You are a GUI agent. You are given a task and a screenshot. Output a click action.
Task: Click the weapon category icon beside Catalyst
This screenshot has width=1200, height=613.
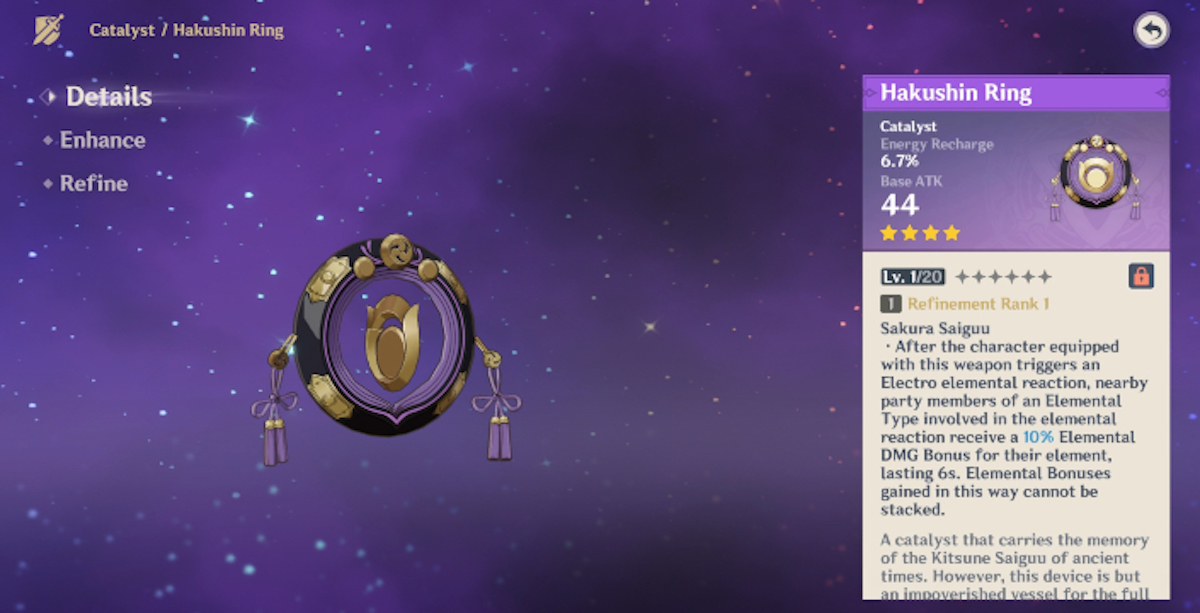click(48, 30)
